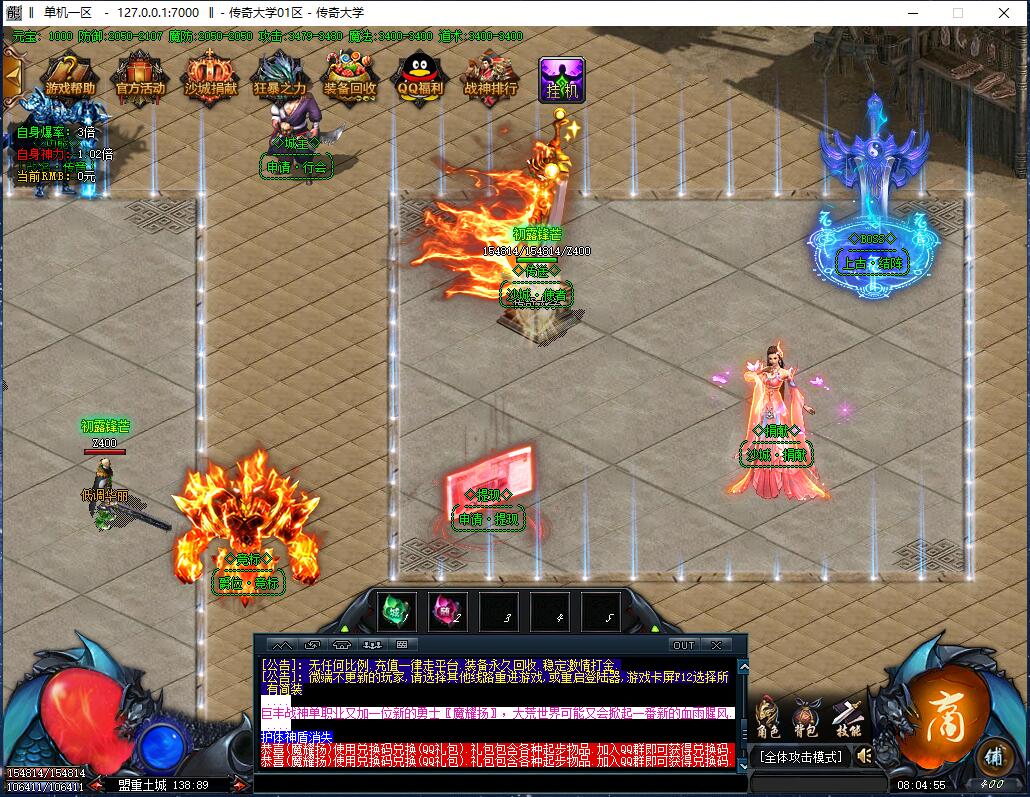Image resolution: width=1030 pixels, height=797 pixels.
Task: Open the 技能 skills panel
Action: [x=848, y=716]
